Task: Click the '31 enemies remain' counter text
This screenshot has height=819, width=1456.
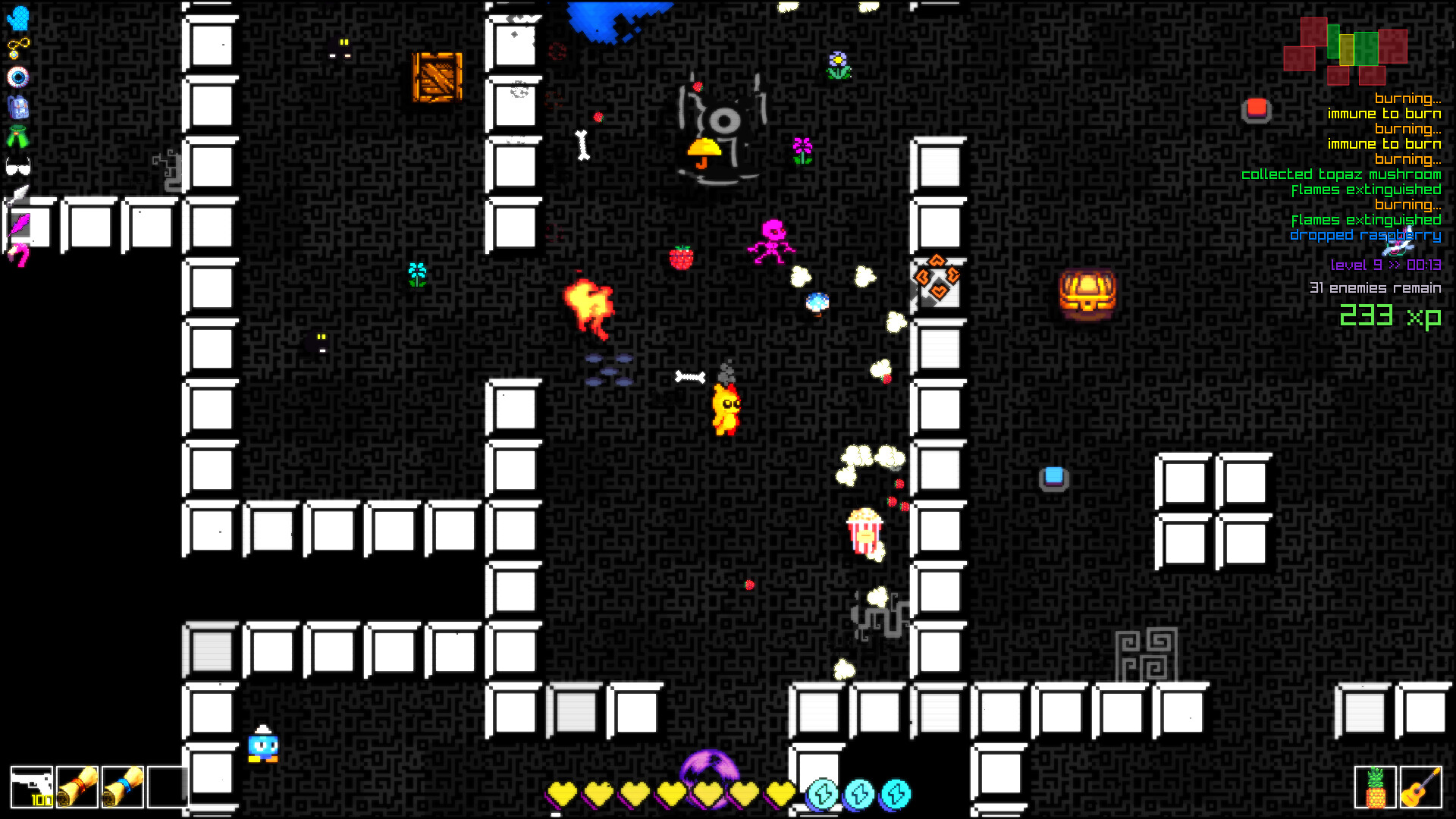Action: (x=1376, y=288)
